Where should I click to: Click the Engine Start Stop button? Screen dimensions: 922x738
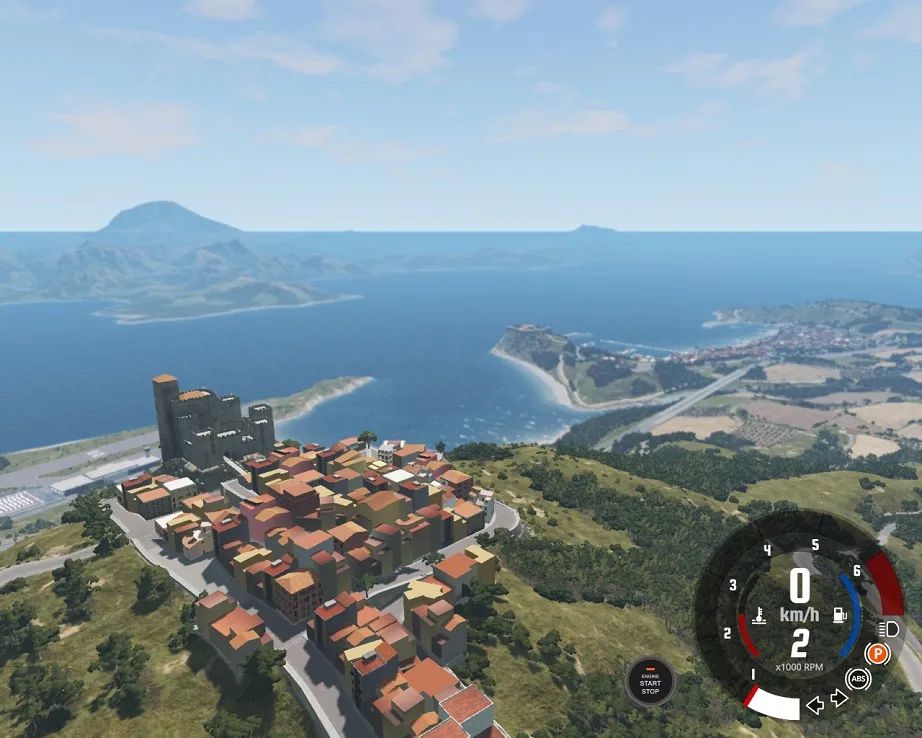[650, 682]
